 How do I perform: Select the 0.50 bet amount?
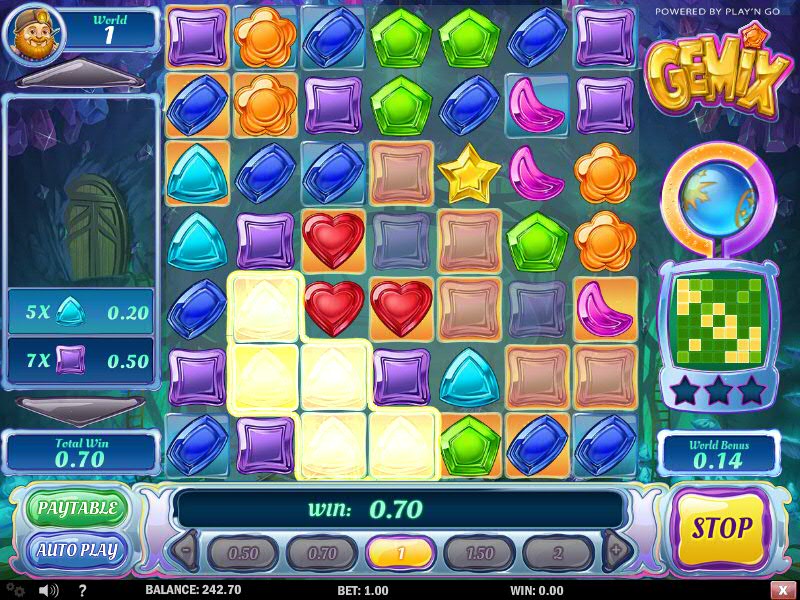coord(243,553)
